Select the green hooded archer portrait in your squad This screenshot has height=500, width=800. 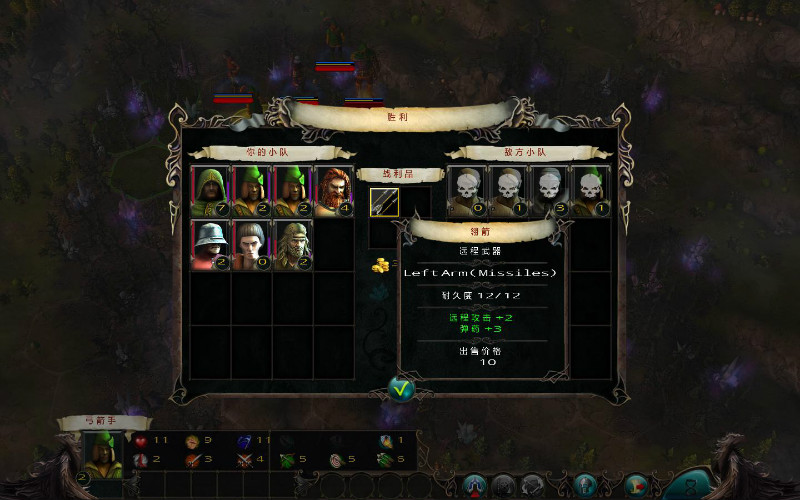[211, 191]
